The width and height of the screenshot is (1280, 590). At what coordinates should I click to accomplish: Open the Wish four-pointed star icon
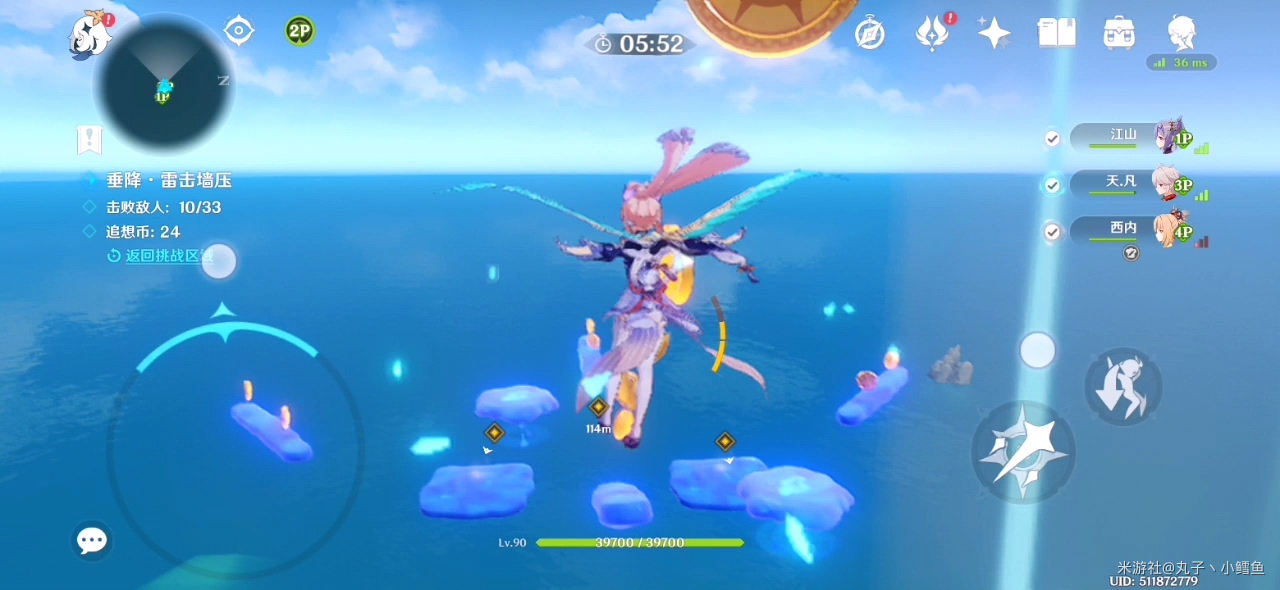[x=994, y=34]
